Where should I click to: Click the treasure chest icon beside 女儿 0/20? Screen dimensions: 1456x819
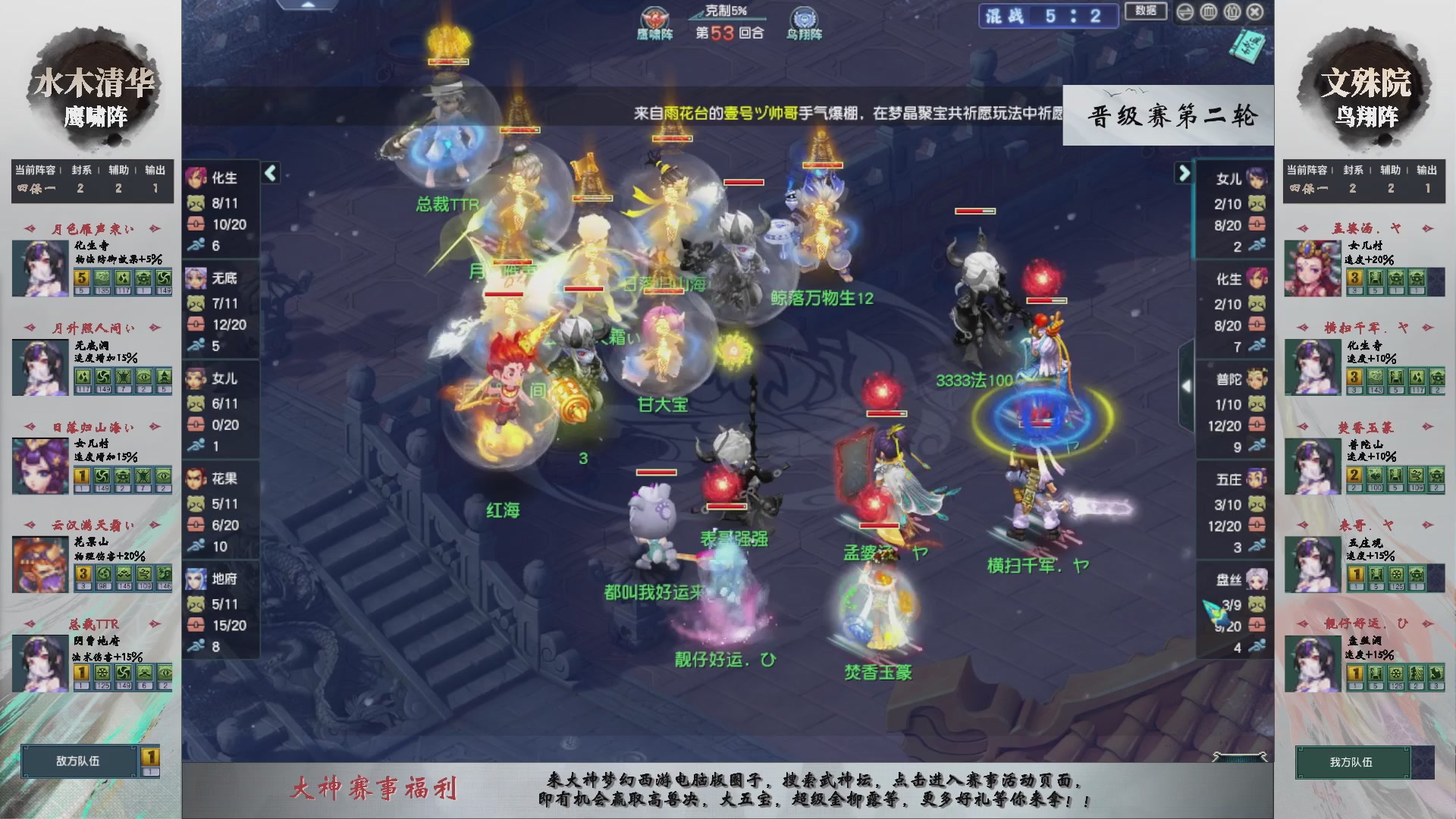[x=194, y=425]
